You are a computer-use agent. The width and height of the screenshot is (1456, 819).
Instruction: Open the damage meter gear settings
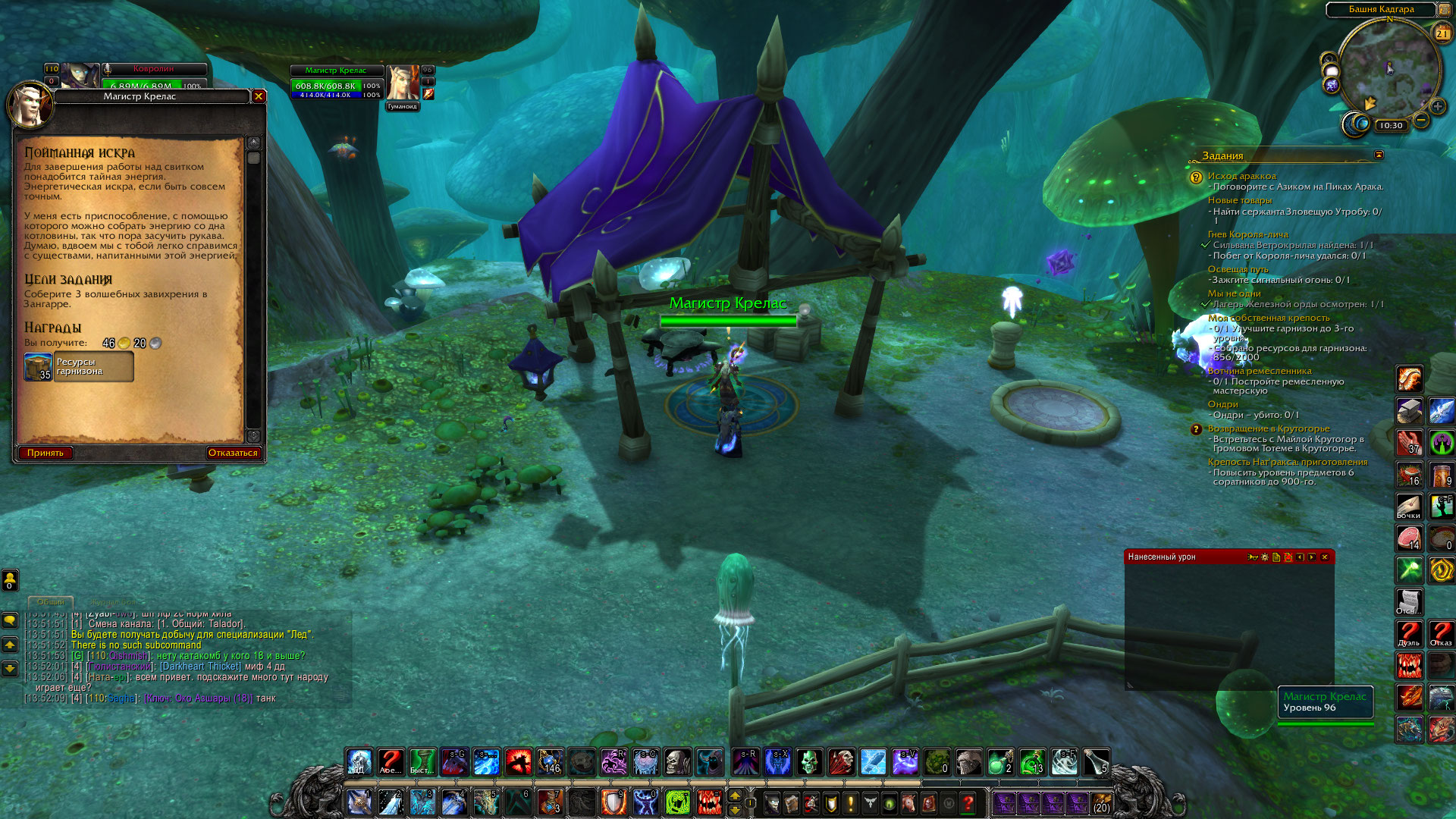point(1264,557)
